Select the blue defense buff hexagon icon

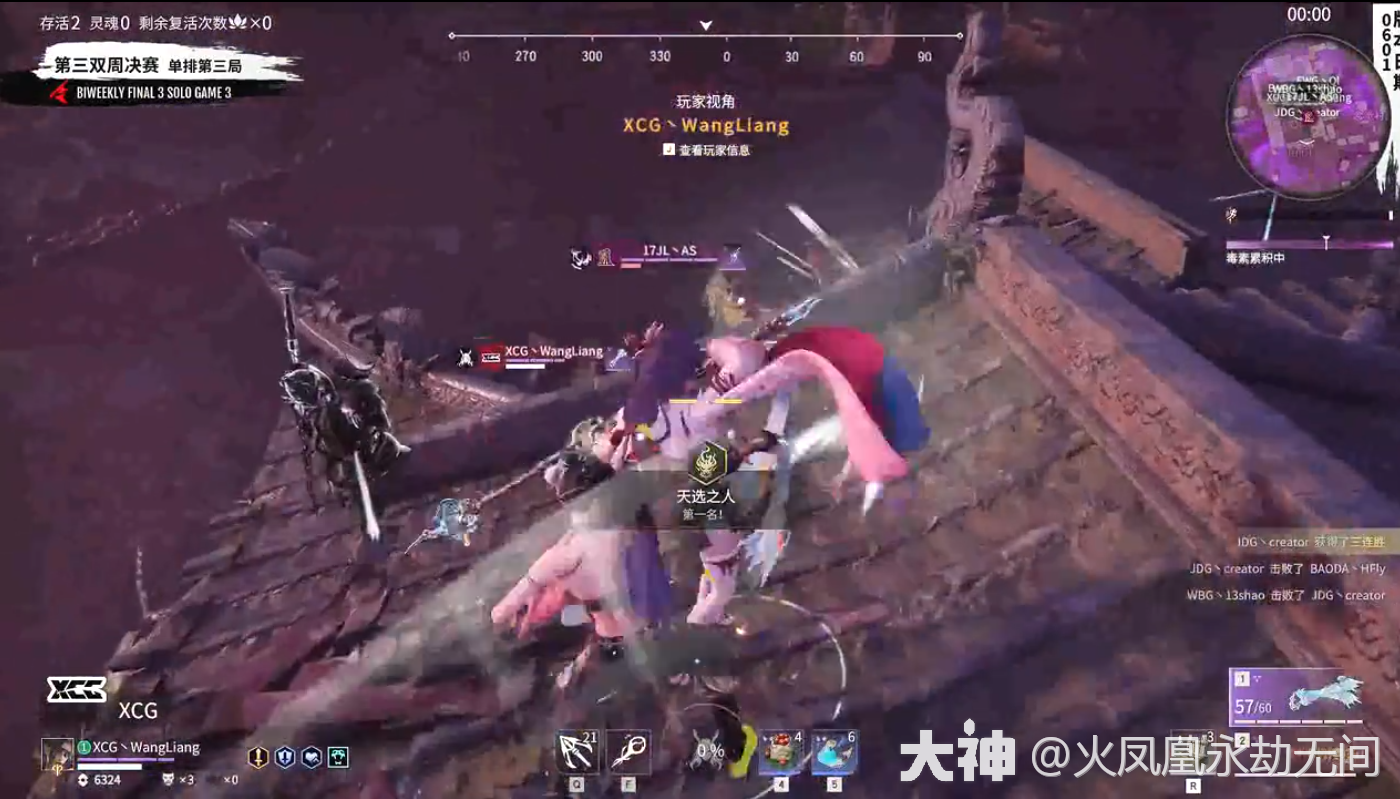point(284,757)
